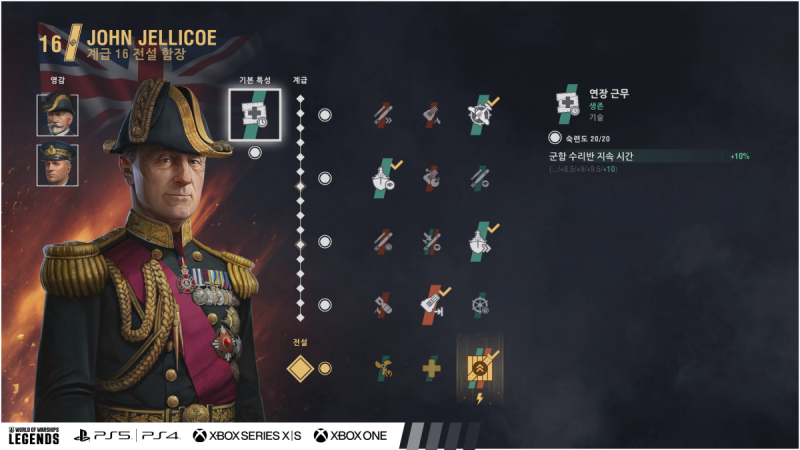Choose the checked shell skill with arrow
Image resolution: width=800 pixels, height=450 pixels.
(432, 304)
